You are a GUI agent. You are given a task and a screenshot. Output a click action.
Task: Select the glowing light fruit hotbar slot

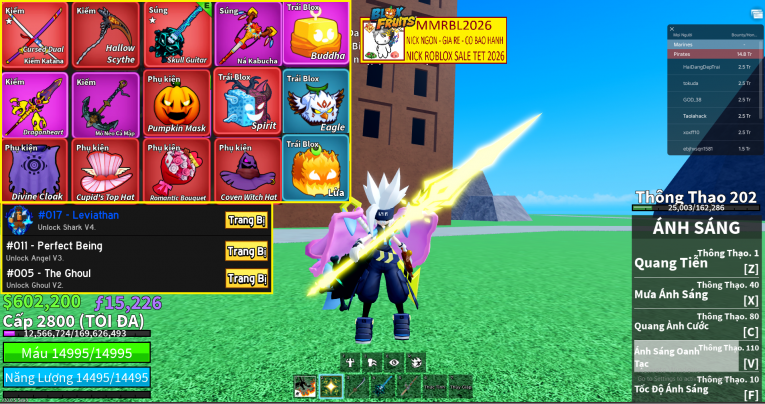(331, 386)
